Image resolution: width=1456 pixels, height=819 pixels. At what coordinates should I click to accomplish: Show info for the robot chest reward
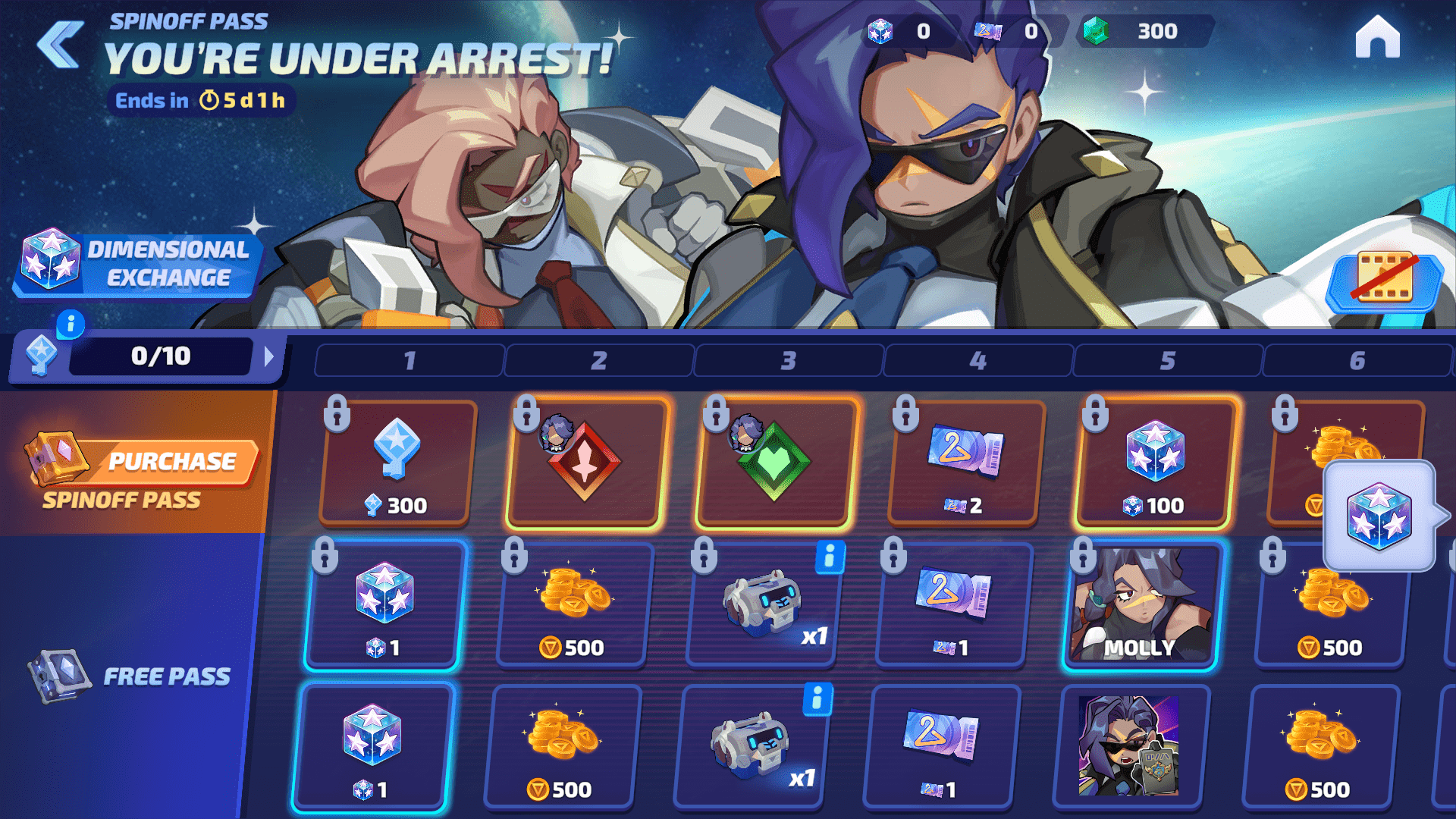pyautogui.click(x=829, y=557)
